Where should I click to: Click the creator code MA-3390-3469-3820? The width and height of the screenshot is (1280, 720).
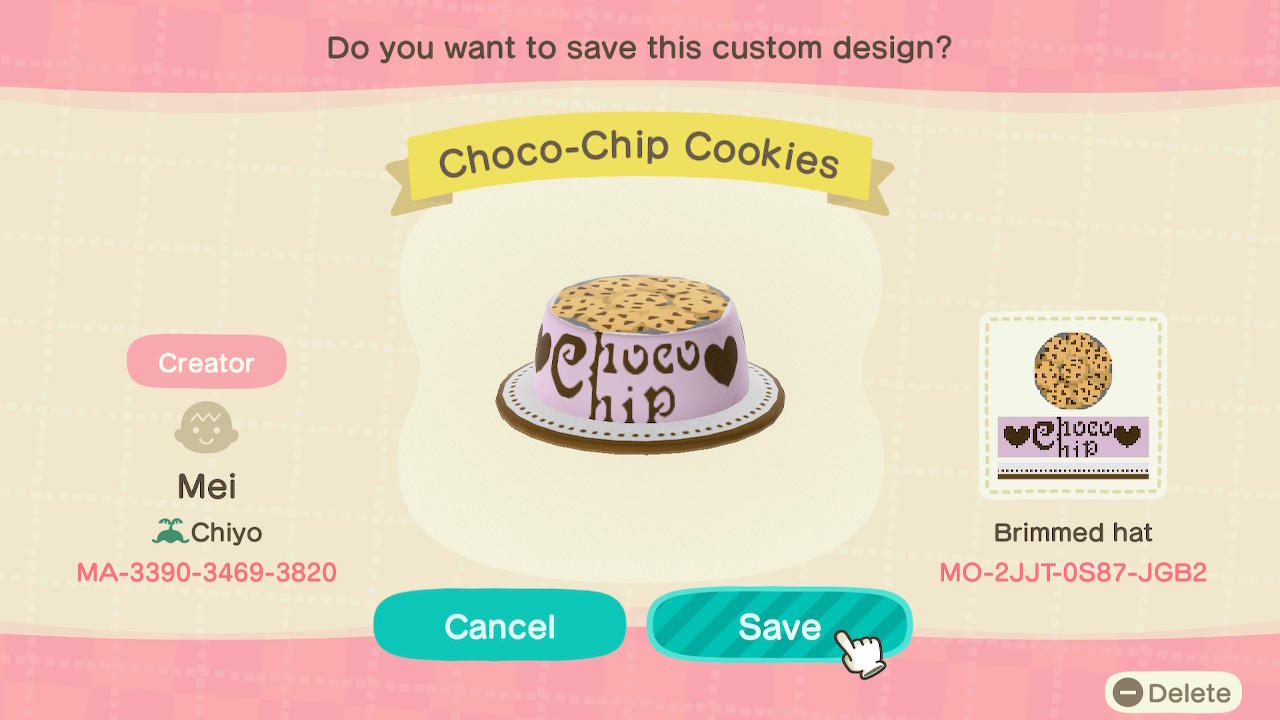[x=206, y=573]
